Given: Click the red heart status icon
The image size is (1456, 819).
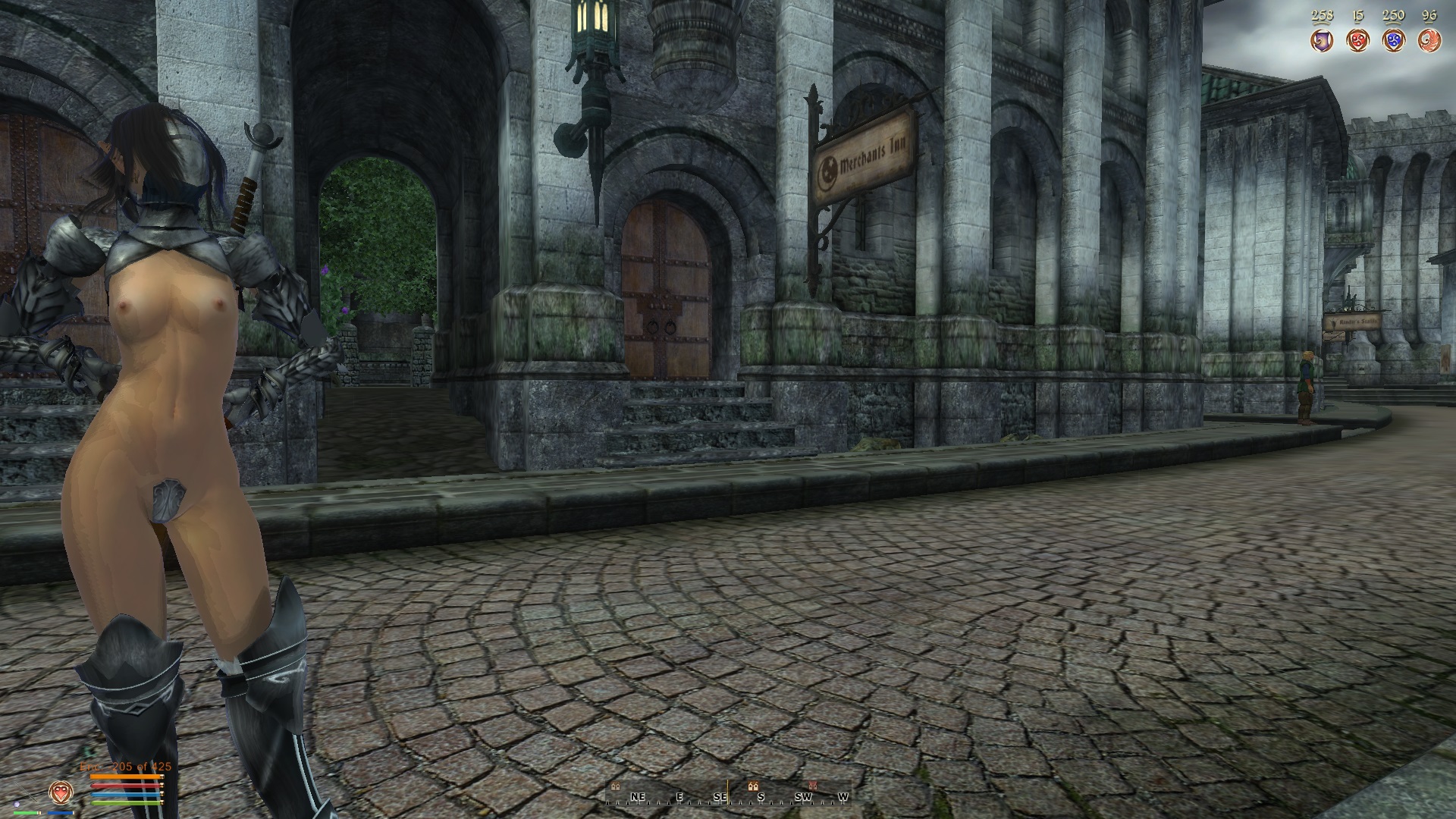Looking at the screenshot, I should (x=60, y=792).
